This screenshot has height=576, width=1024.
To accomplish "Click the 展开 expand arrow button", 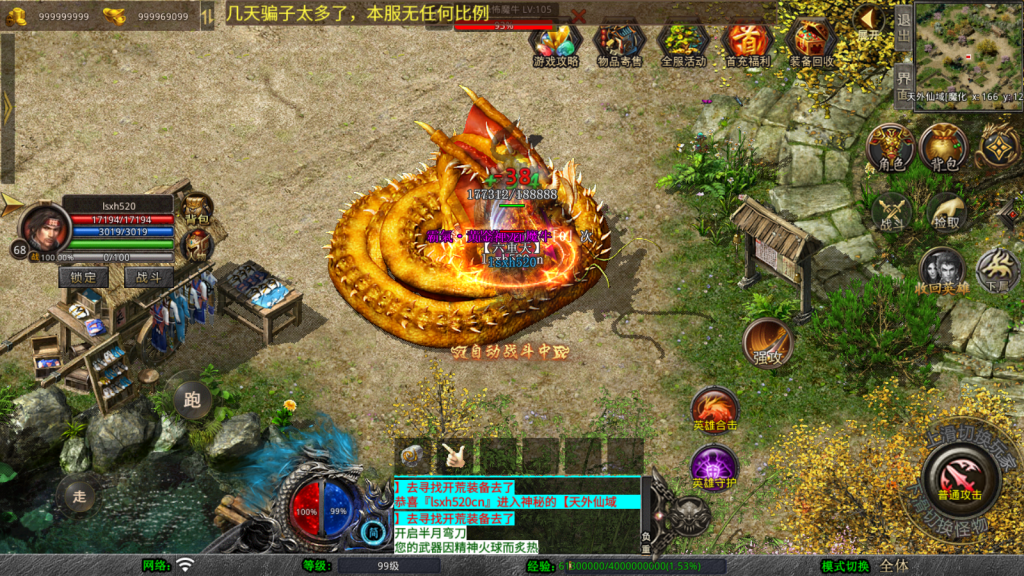I will pos(868,22).
